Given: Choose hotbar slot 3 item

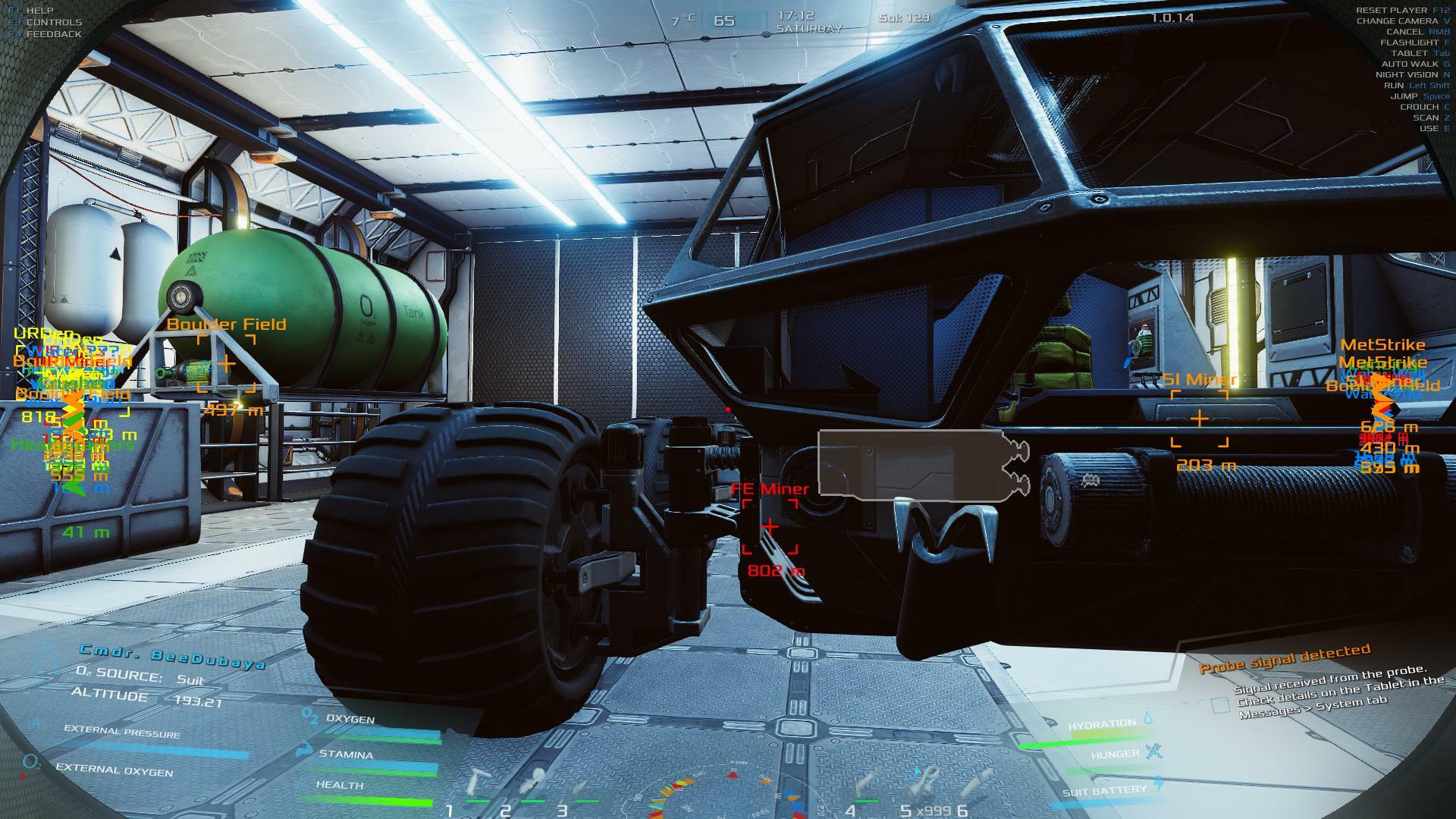Looking at the screenshot, I should (x=582, y=785).
